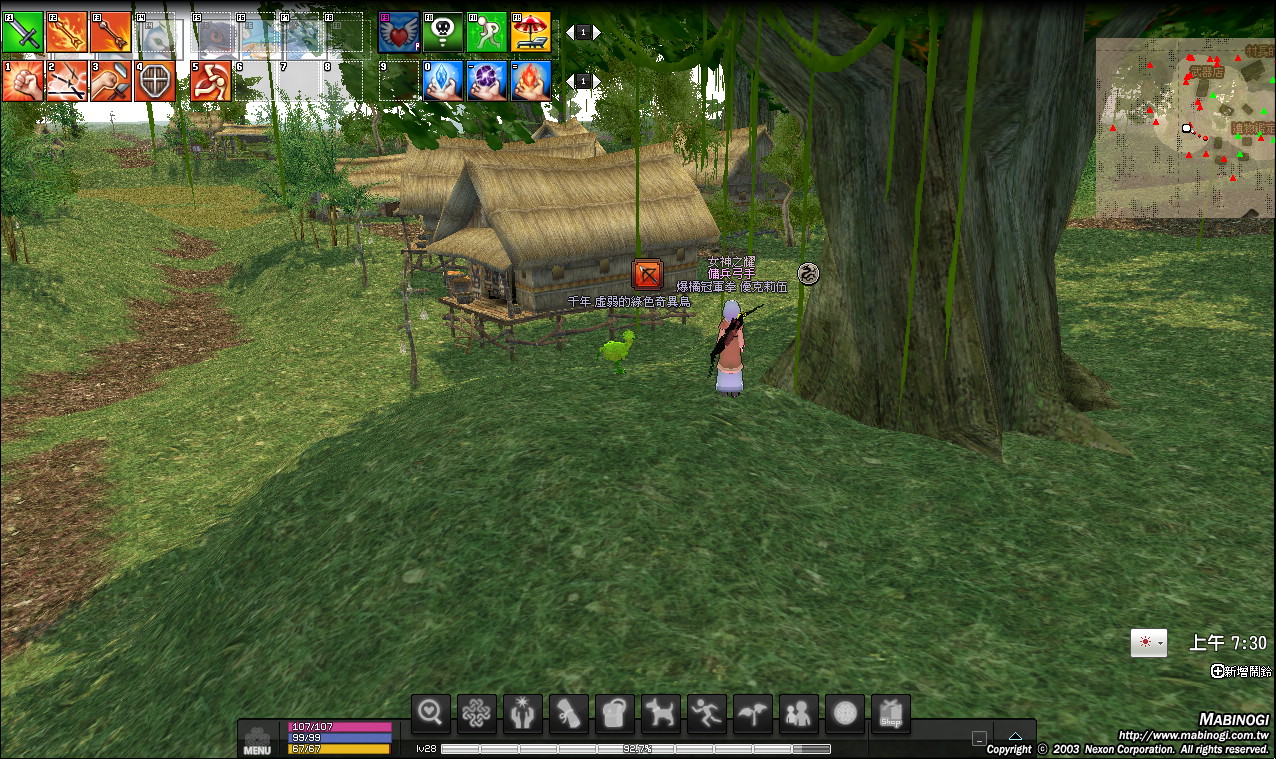Click the add alarm plus button

[1217, 671]
